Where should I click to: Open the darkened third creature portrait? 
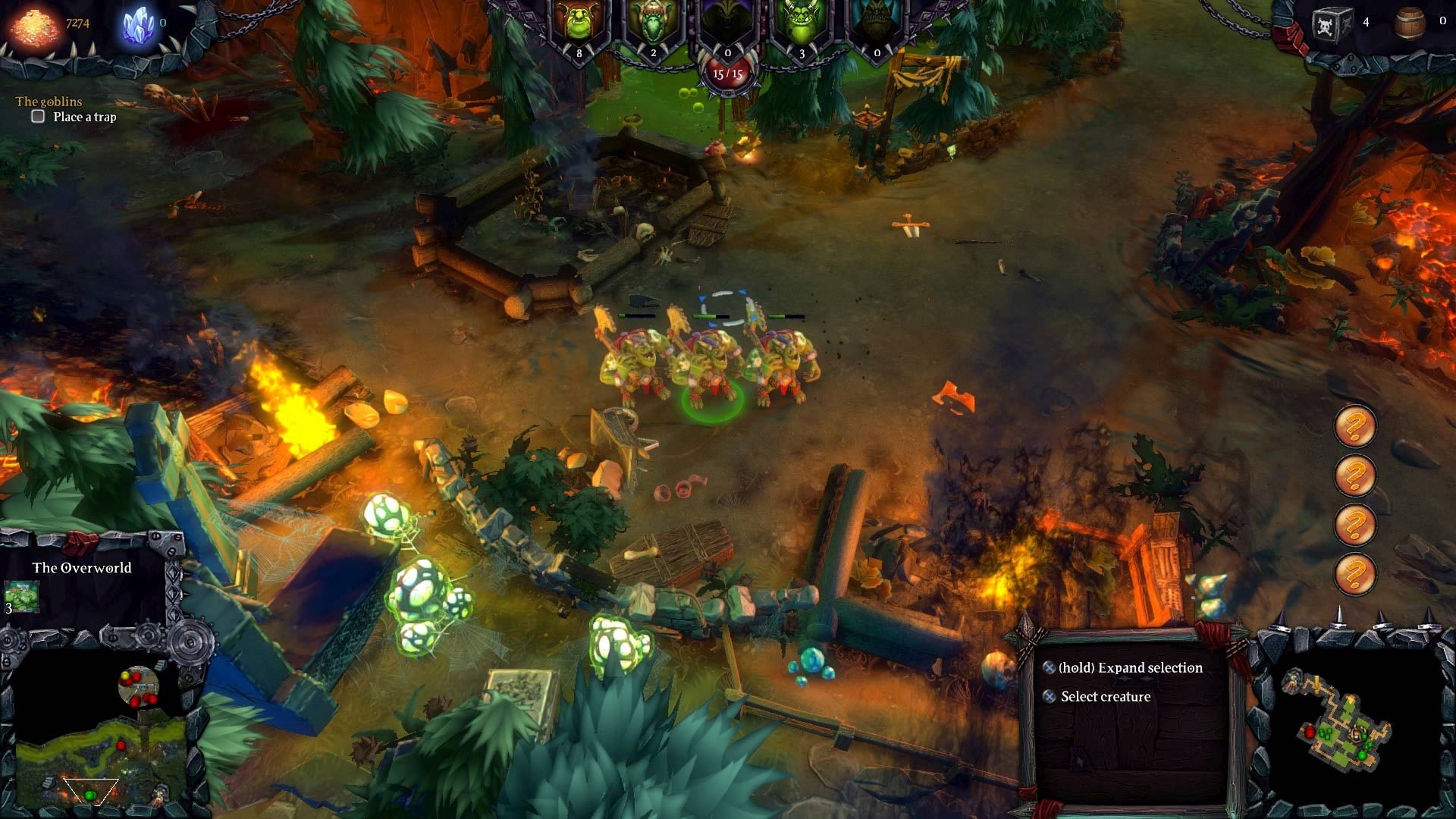click(x=726, y=23)
